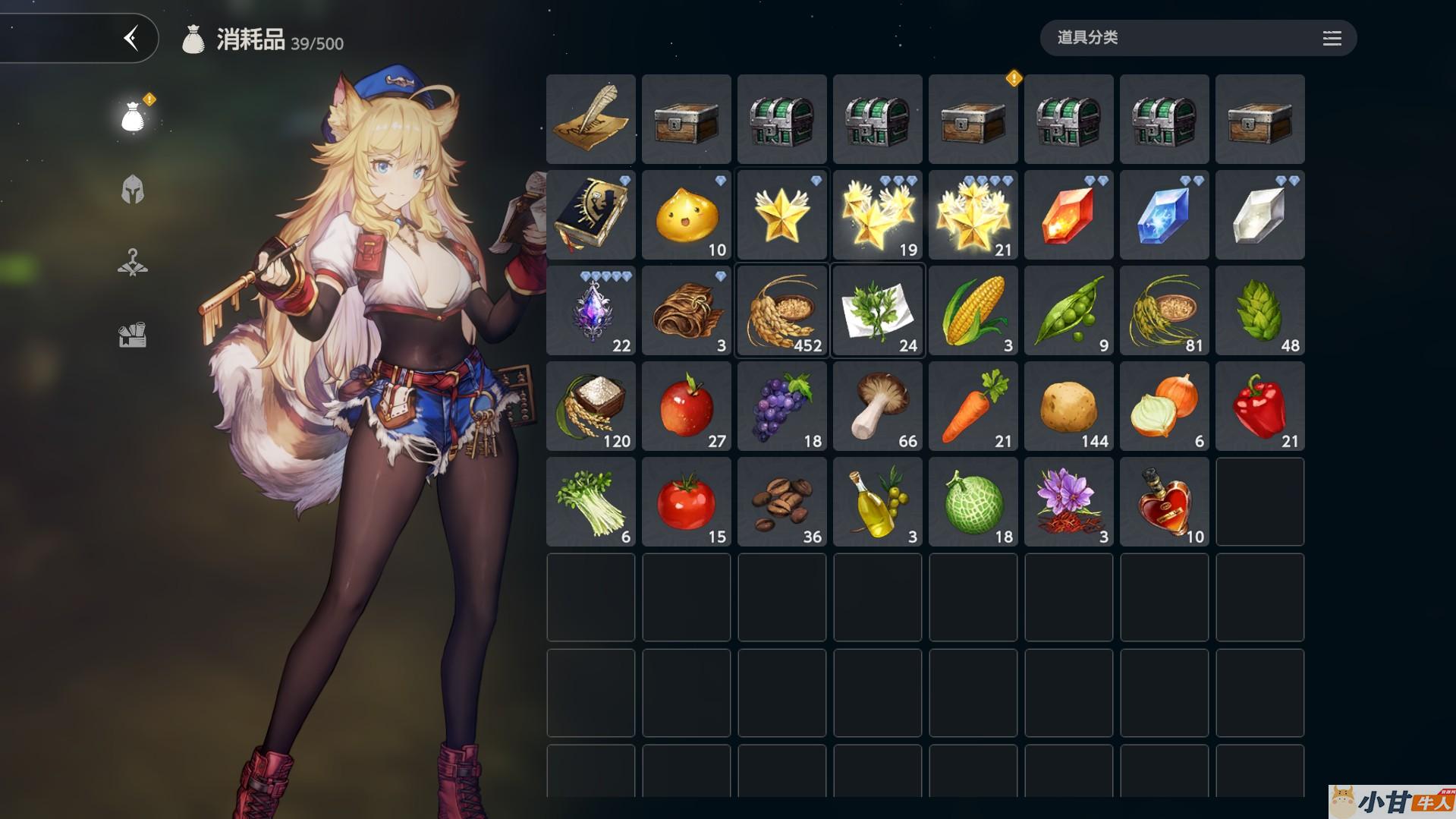Select the black gold-trimmed book item
This screenshot has width=1456, height=819.
click(591, 215)
